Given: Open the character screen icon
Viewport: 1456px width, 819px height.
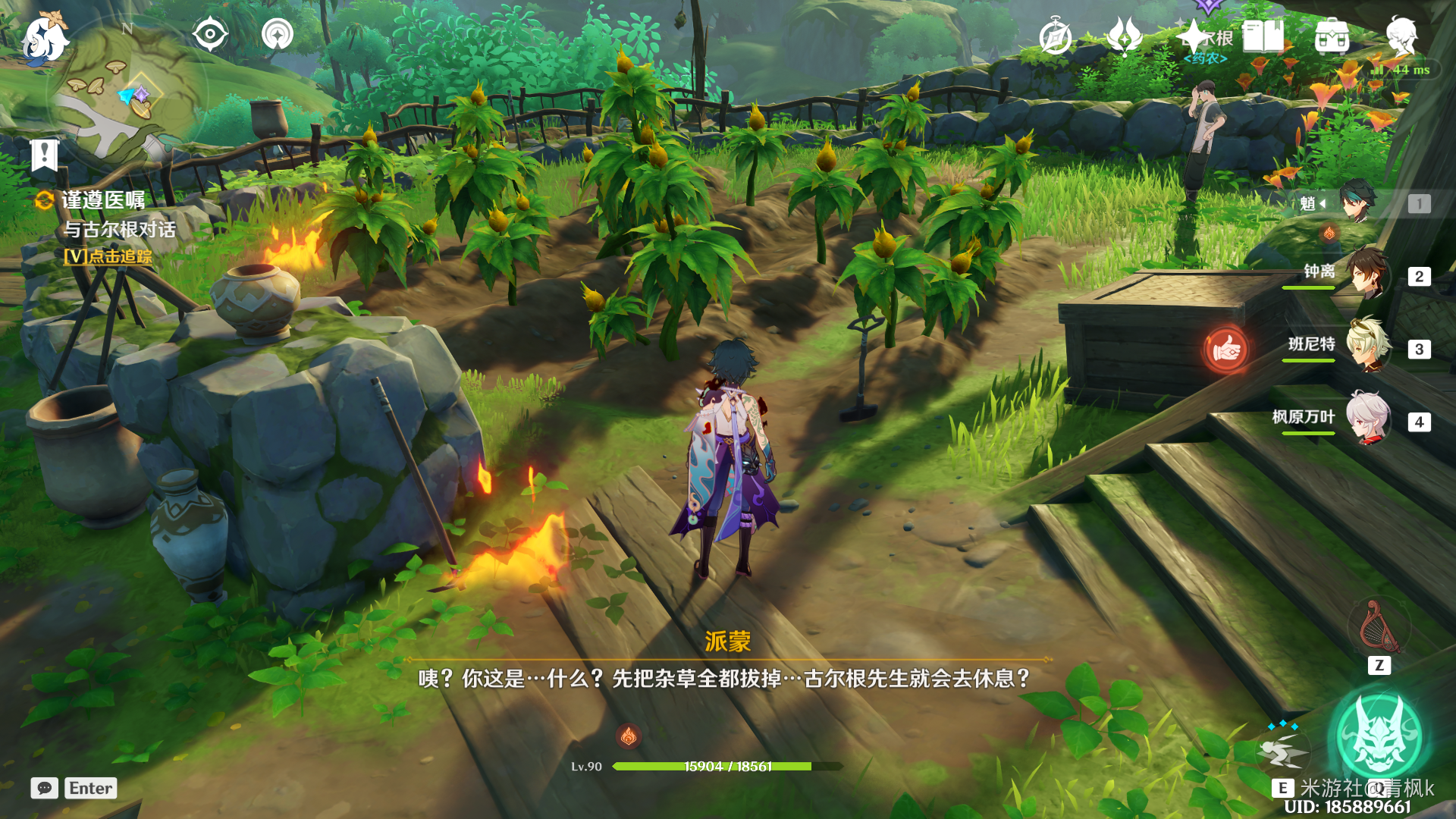Looking at the screenshot, I should pos(1401,36).
